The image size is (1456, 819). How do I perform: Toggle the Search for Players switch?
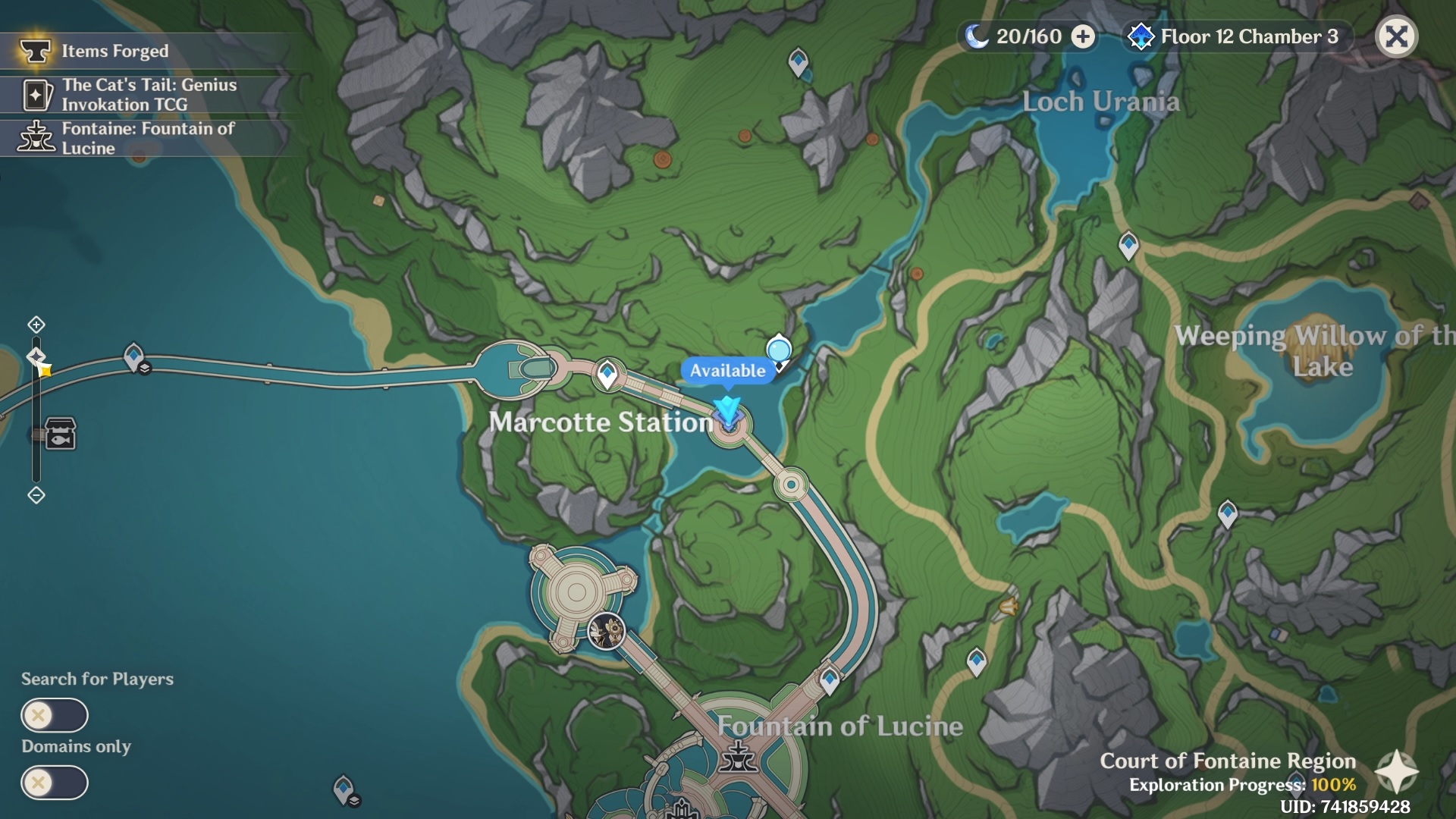point(55,715)
